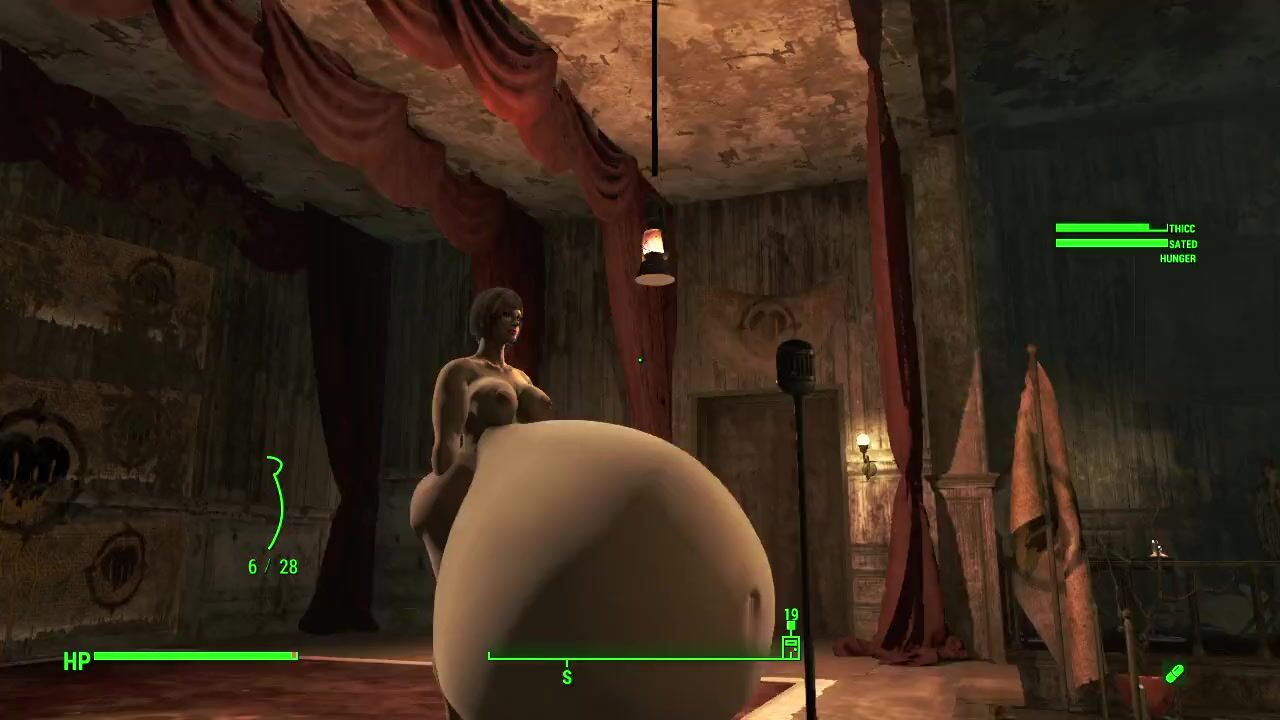Select the S heading on the compass
Image resolution: width=1280 pixels, height=720 pixels.
pos(567,677)
